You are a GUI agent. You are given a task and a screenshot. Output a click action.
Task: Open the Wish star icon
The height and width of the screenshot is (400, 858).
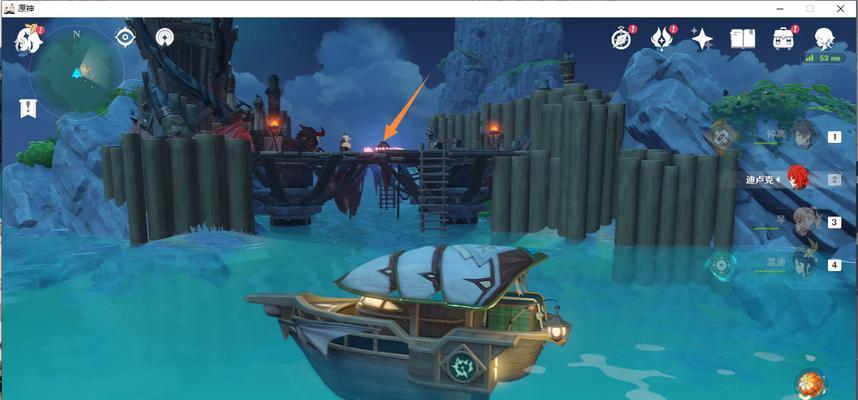coord(703,39)
